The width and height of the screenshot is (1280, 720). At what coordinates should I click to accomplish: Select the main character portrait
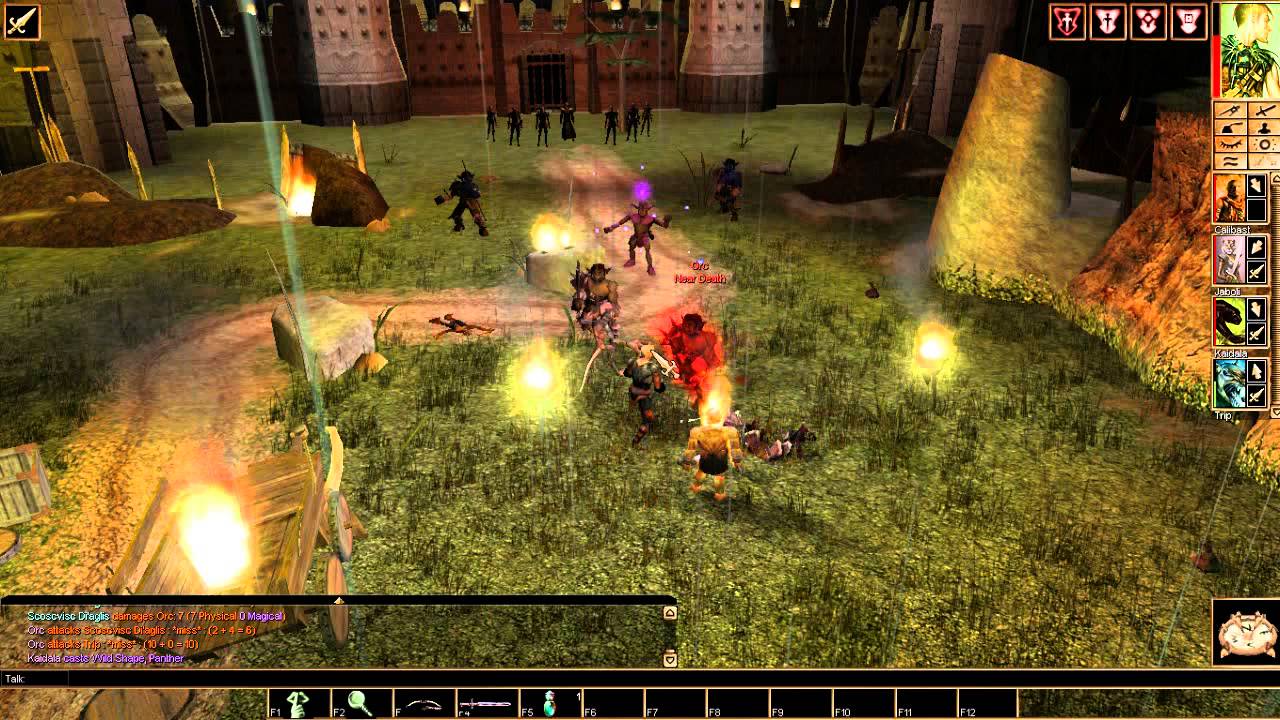tap(1247, 50)
